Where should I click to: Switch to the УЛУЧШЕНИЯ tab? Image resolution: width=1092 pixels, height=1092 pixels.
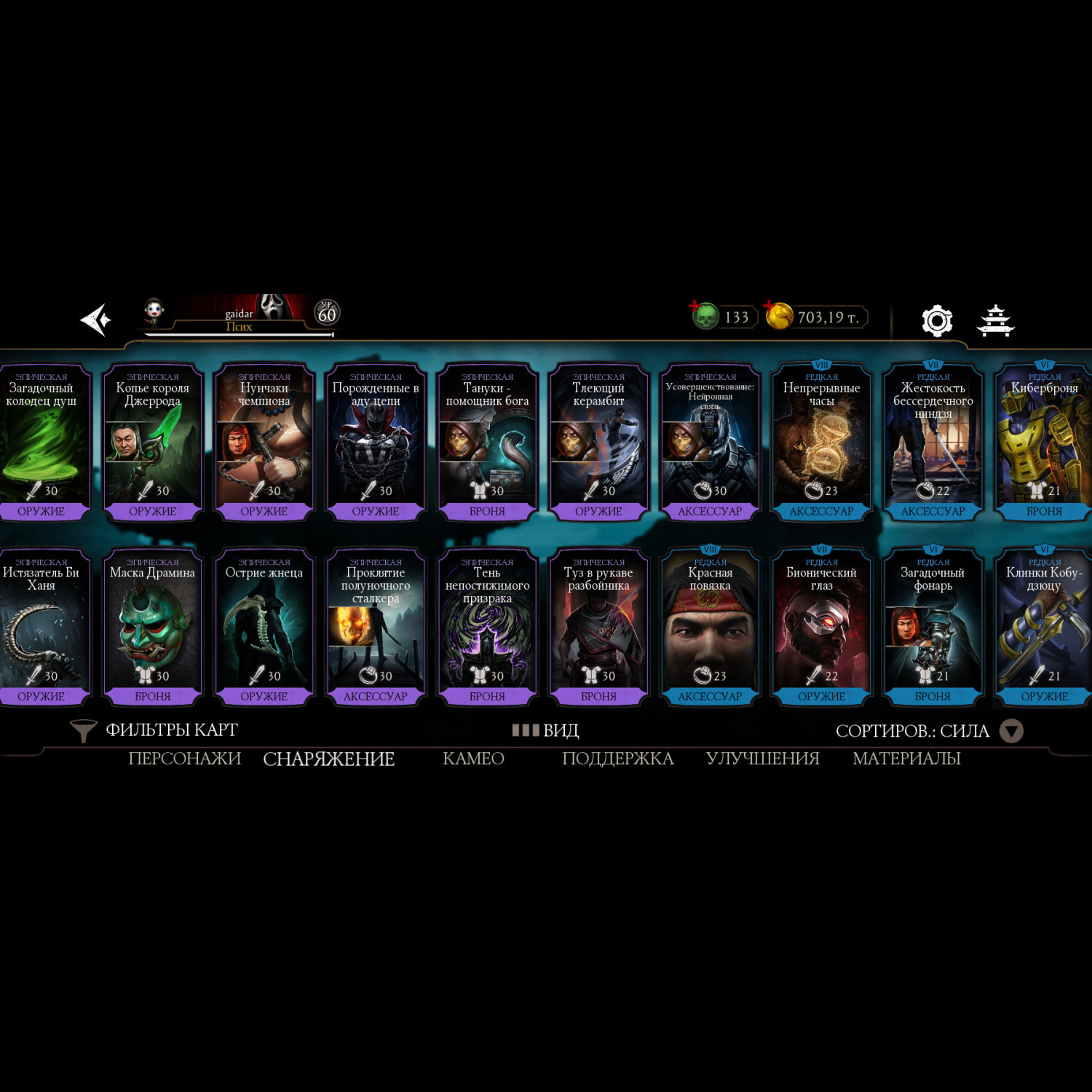coord(762,759)
